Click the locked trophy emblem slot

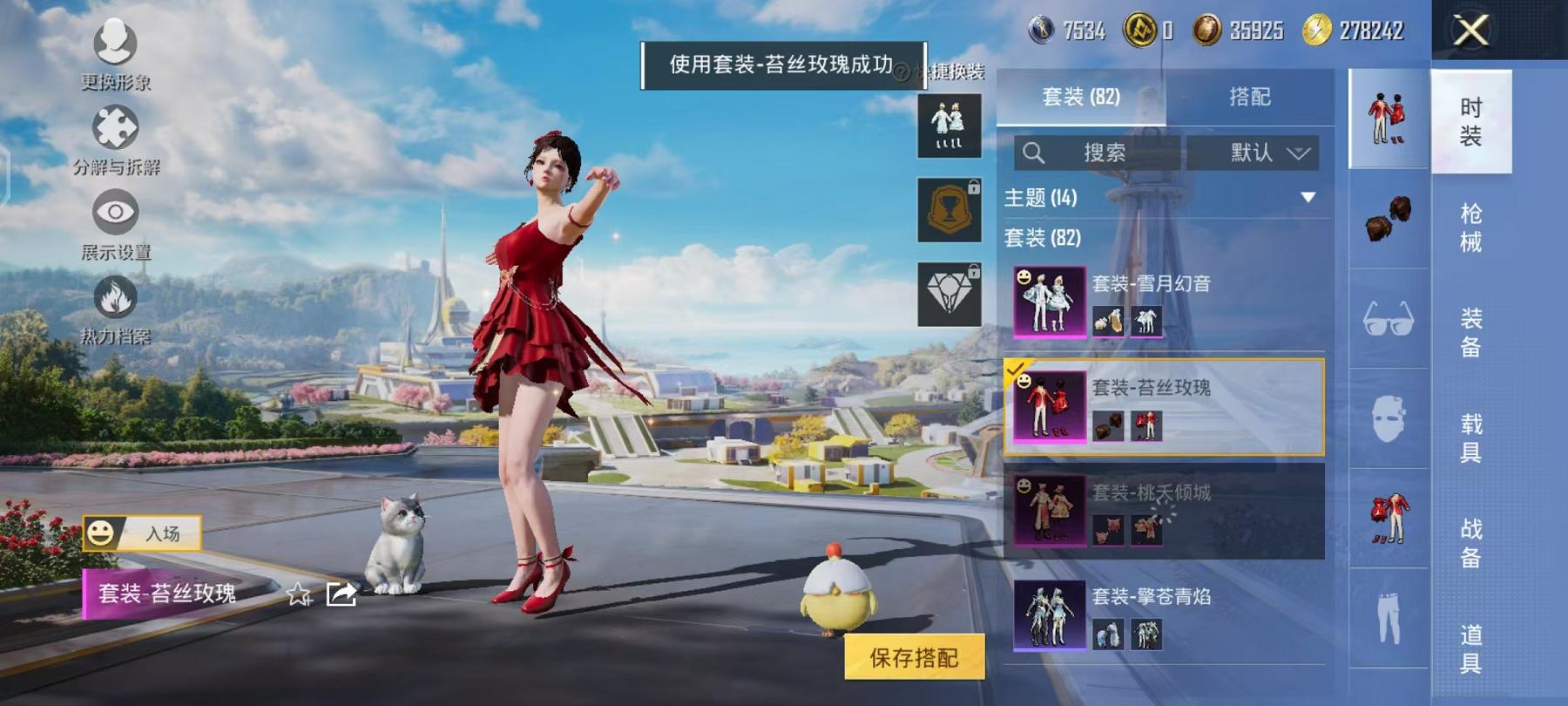(949, 208)
